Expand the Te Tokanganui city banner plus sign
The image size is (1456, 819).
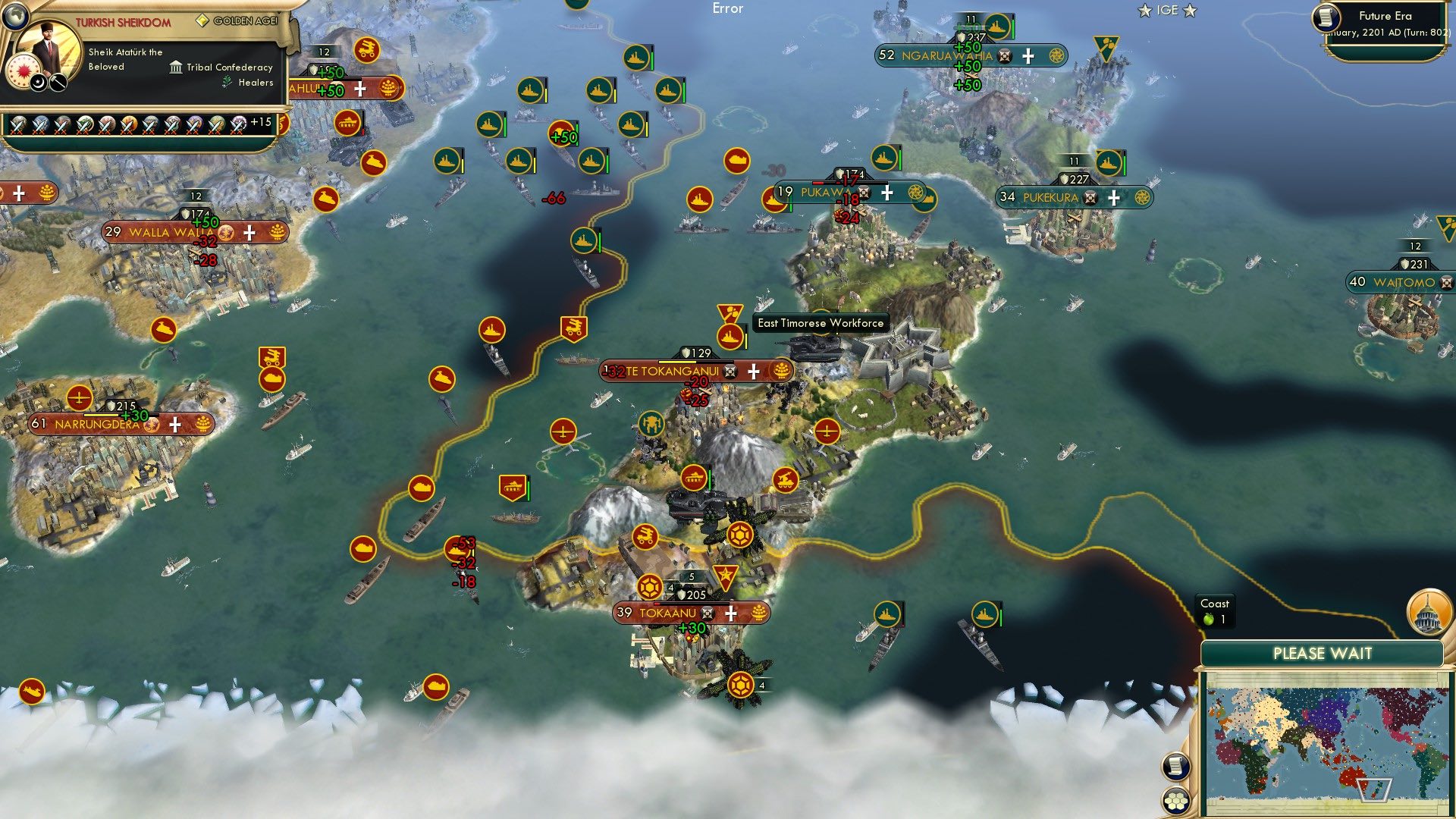[752, 372]
